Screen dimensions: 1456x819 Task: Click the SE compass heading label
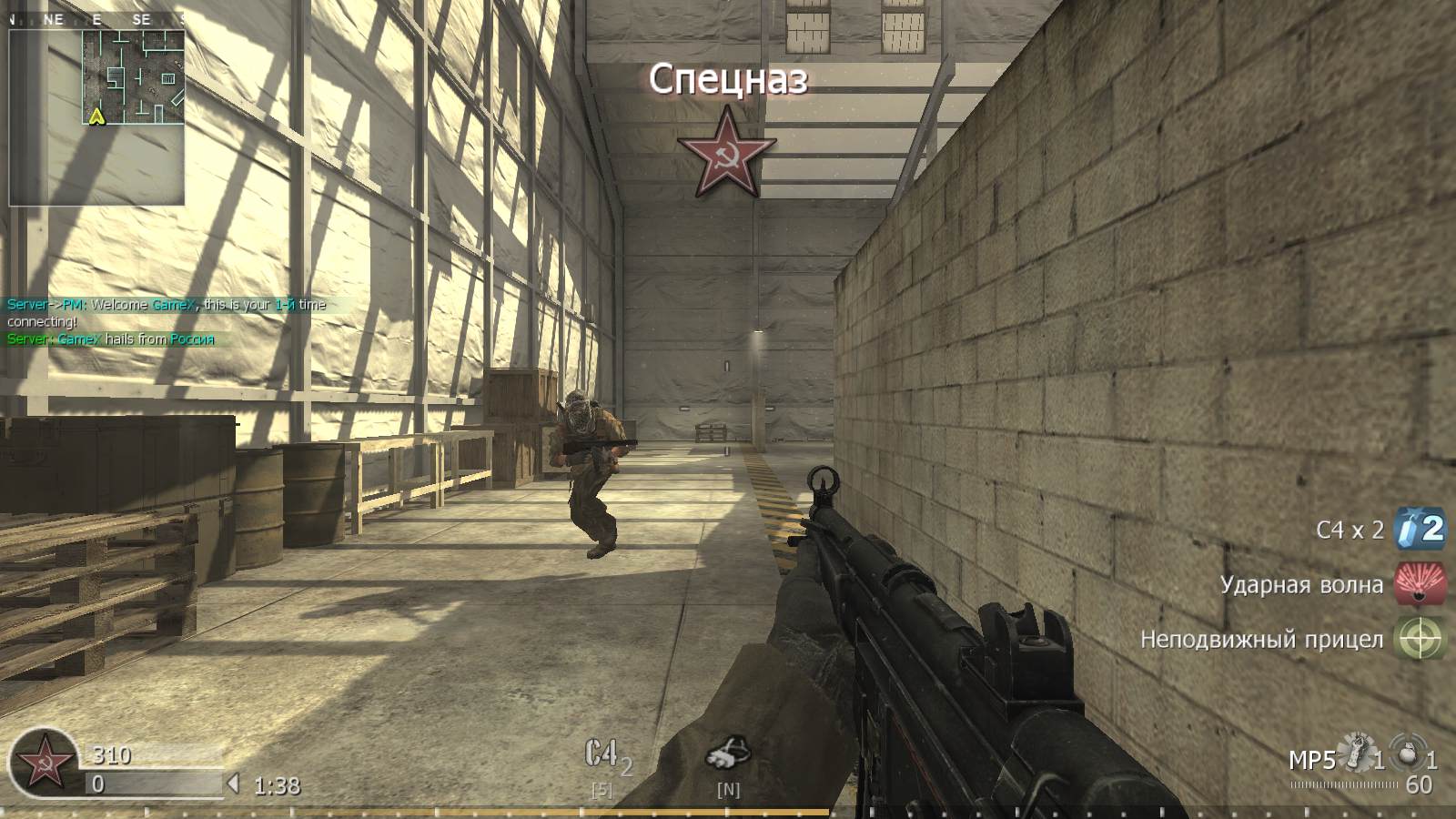(x=139, y=20)
